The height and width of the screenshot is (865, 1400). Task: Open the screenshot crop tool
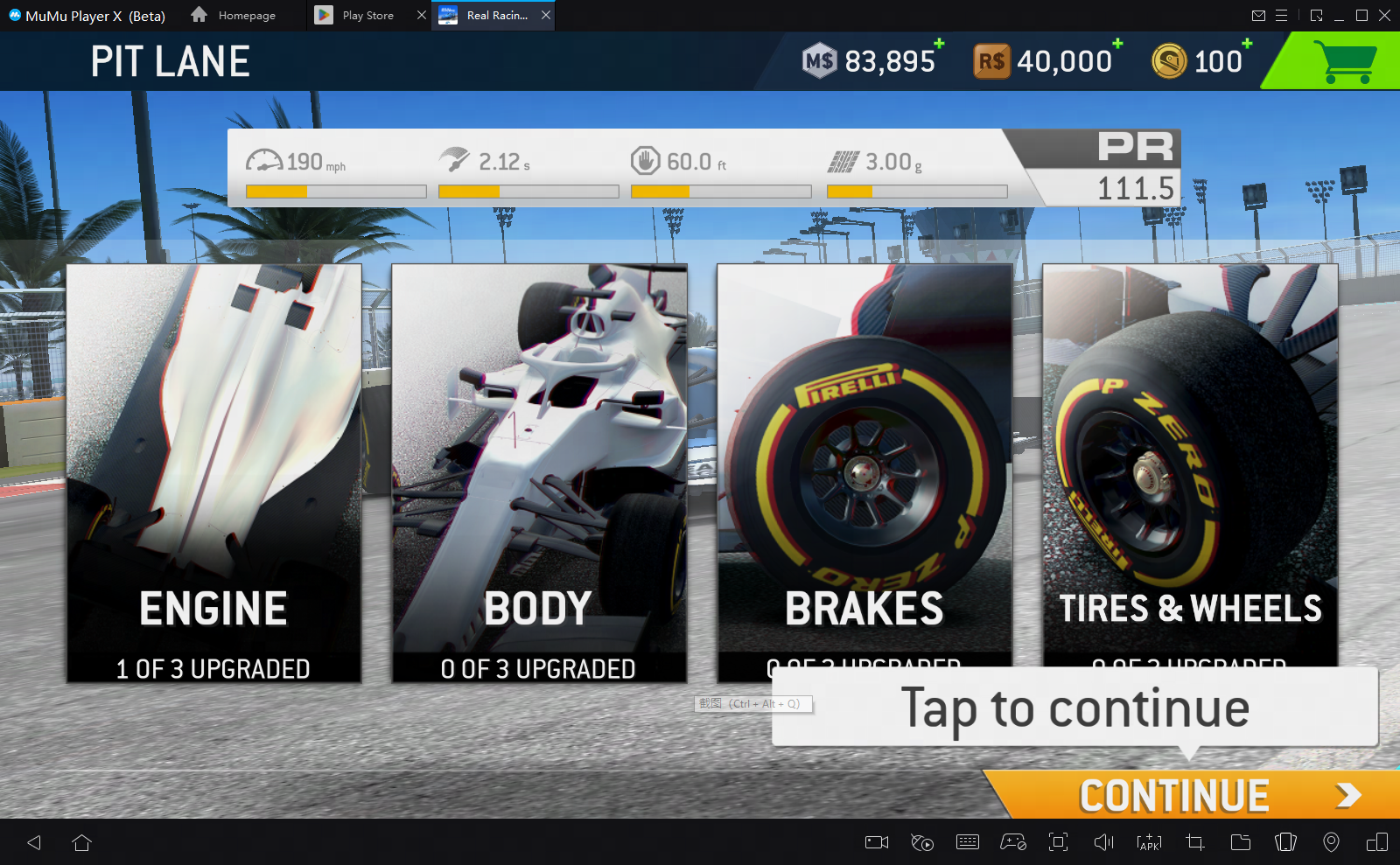coord(1194,842)
